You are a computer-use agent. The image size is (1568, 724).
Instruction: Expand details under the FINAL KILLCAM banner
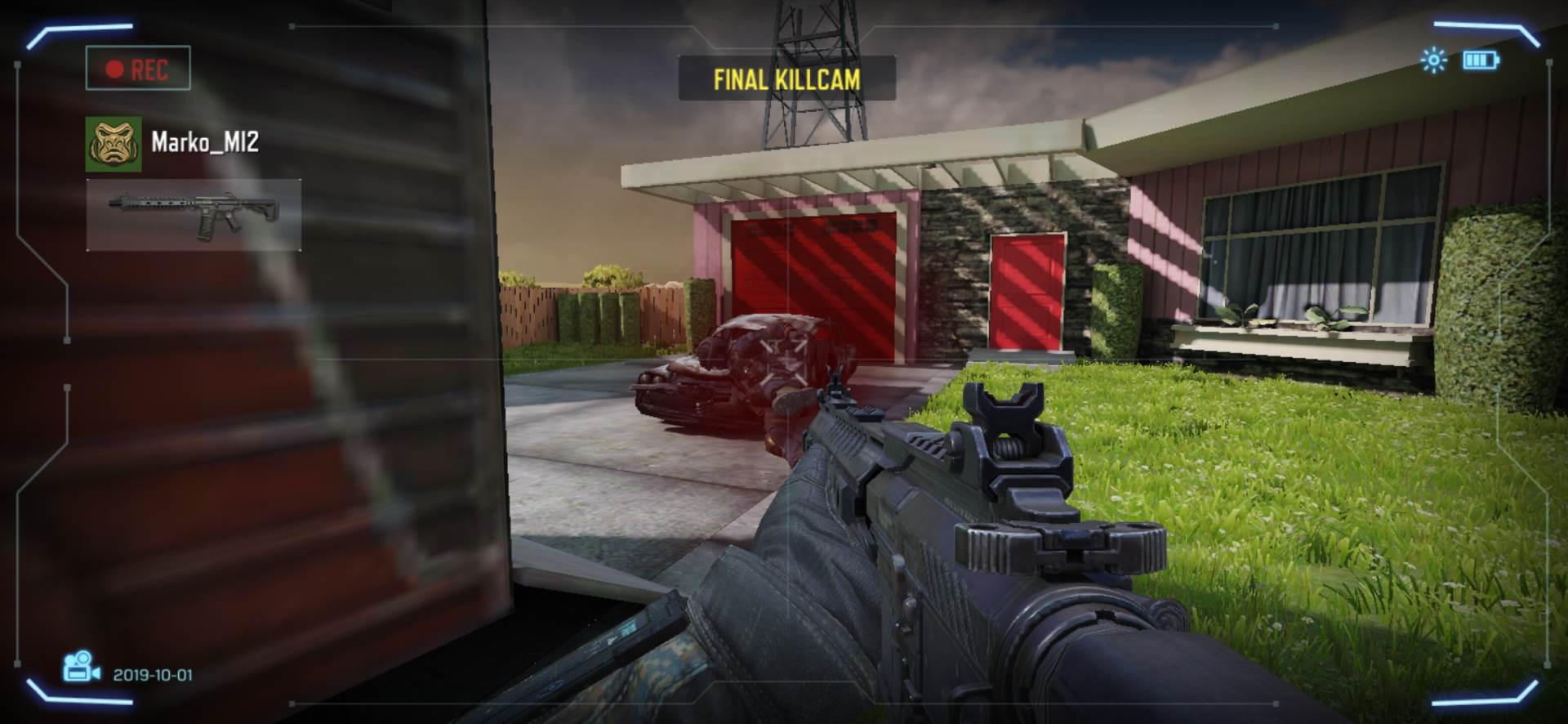tap(786, 78)
